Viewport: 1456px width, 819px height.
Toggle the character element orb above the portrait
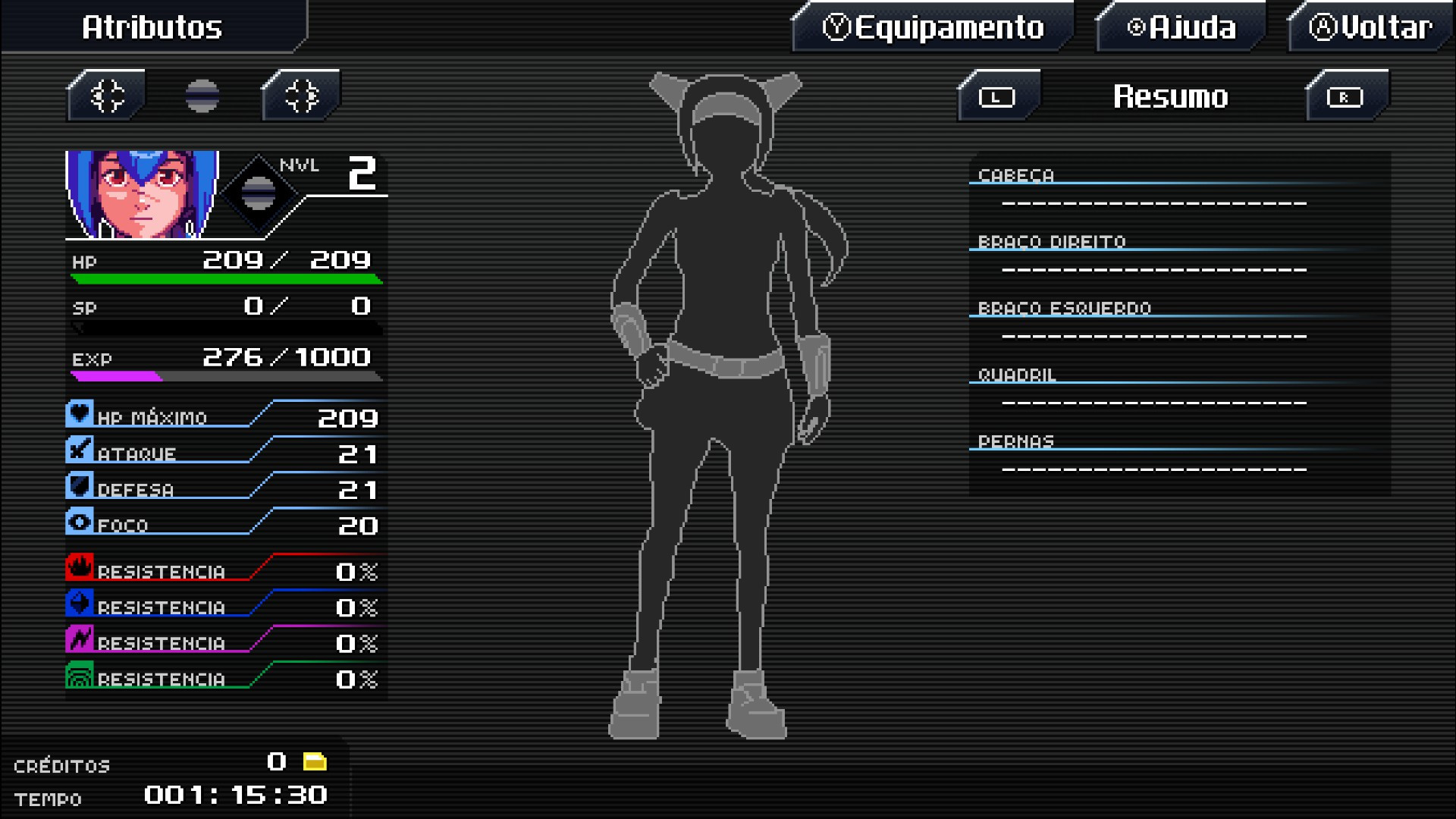201,94
